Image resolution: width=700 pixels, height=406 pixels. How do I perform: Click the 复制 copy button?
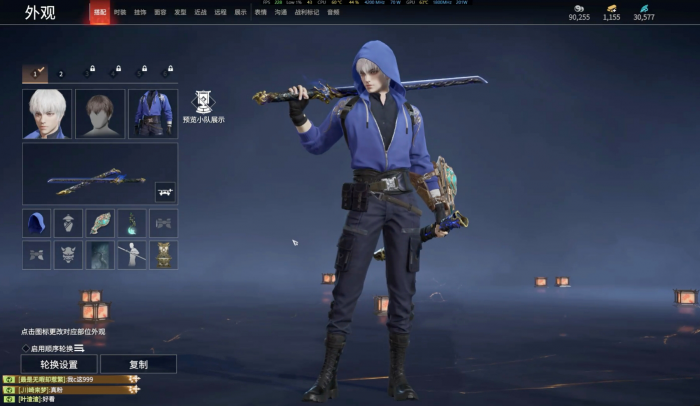[138, 364]
